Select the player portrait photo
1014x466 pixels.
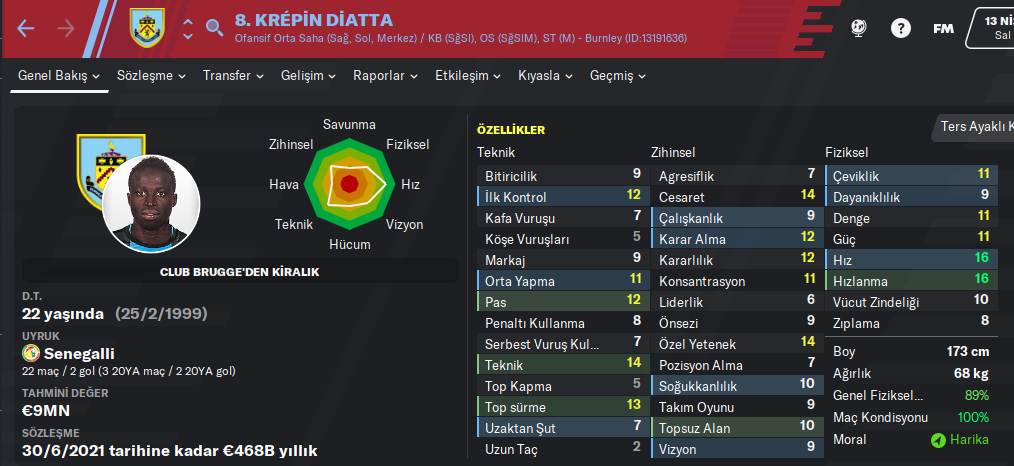[151, 204]
